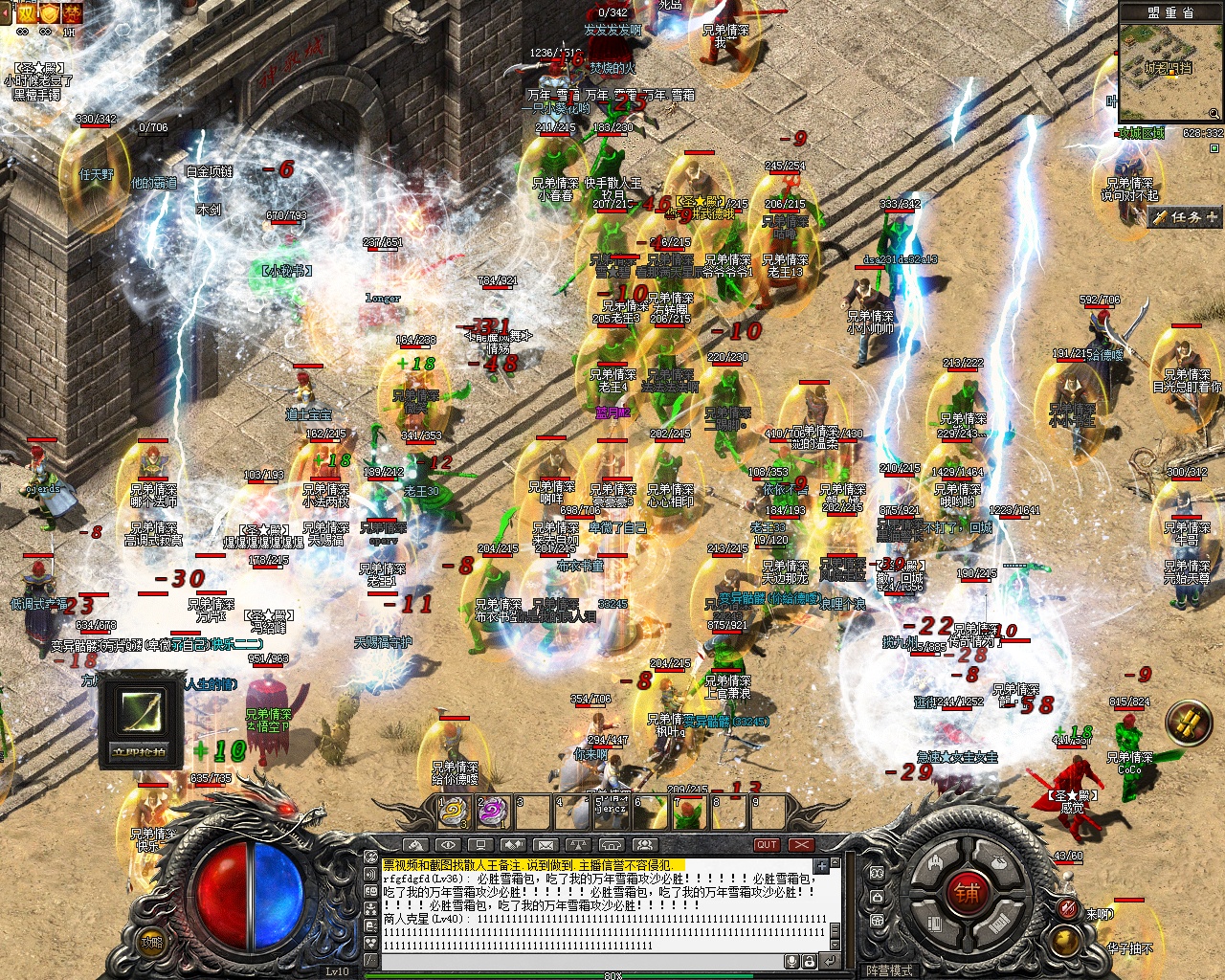The height and width of the screenshot is (980, 1225).
Task: Open the balance scales trade button
Action: (x=578, y=845)
